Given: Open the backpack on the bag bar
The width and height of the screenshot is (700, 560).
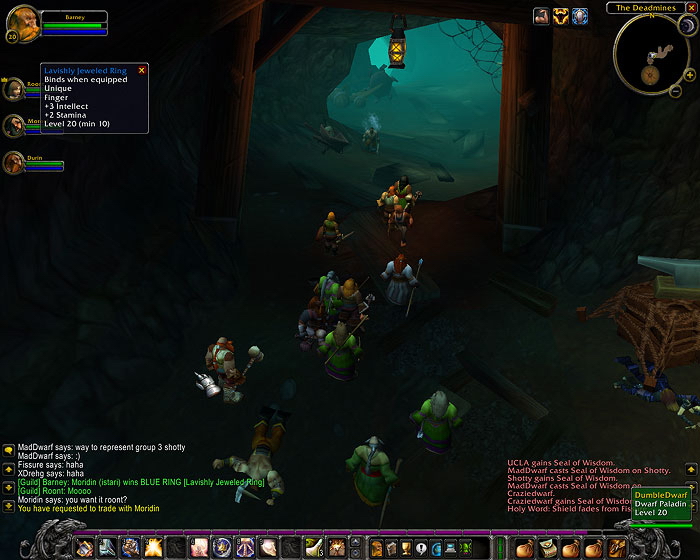Looking at the screenshot, I should (x=617, y=547).
